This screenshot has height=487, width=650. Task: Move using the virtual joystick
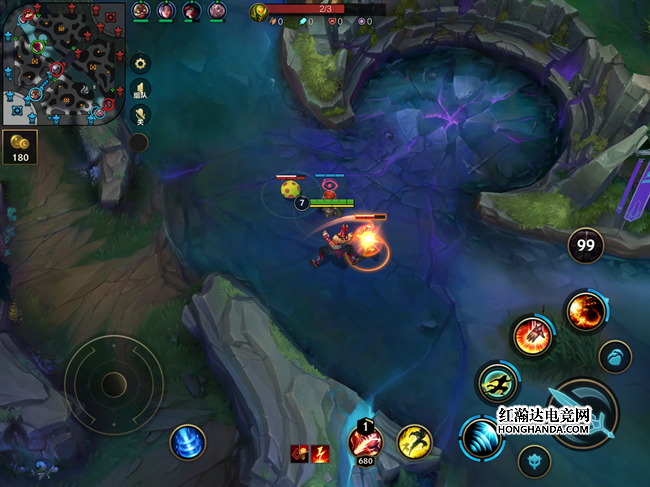coord(113,382)
